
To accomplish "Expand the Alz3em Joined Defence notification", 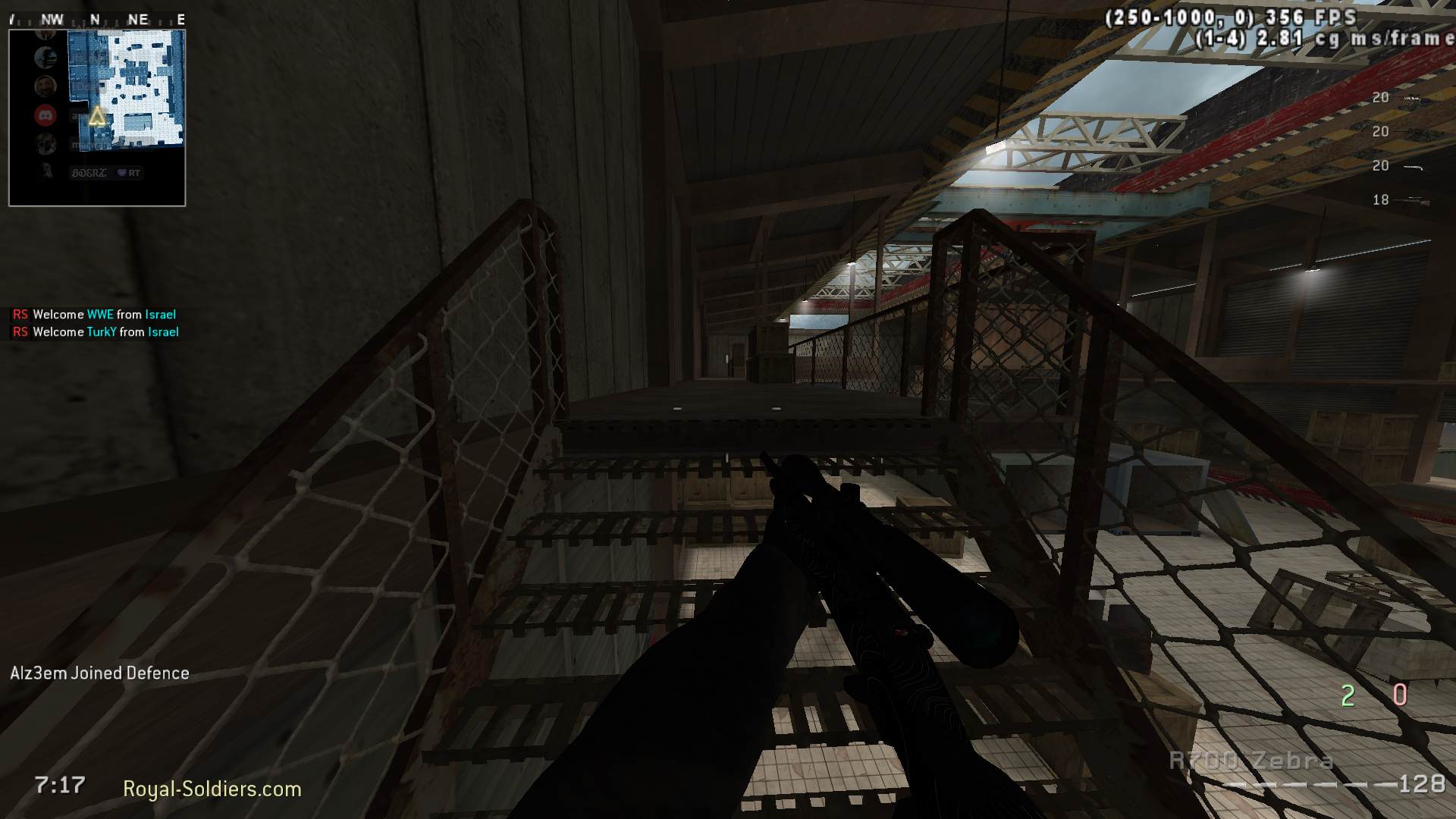I will pyautogui.click(x=100, y=673).
